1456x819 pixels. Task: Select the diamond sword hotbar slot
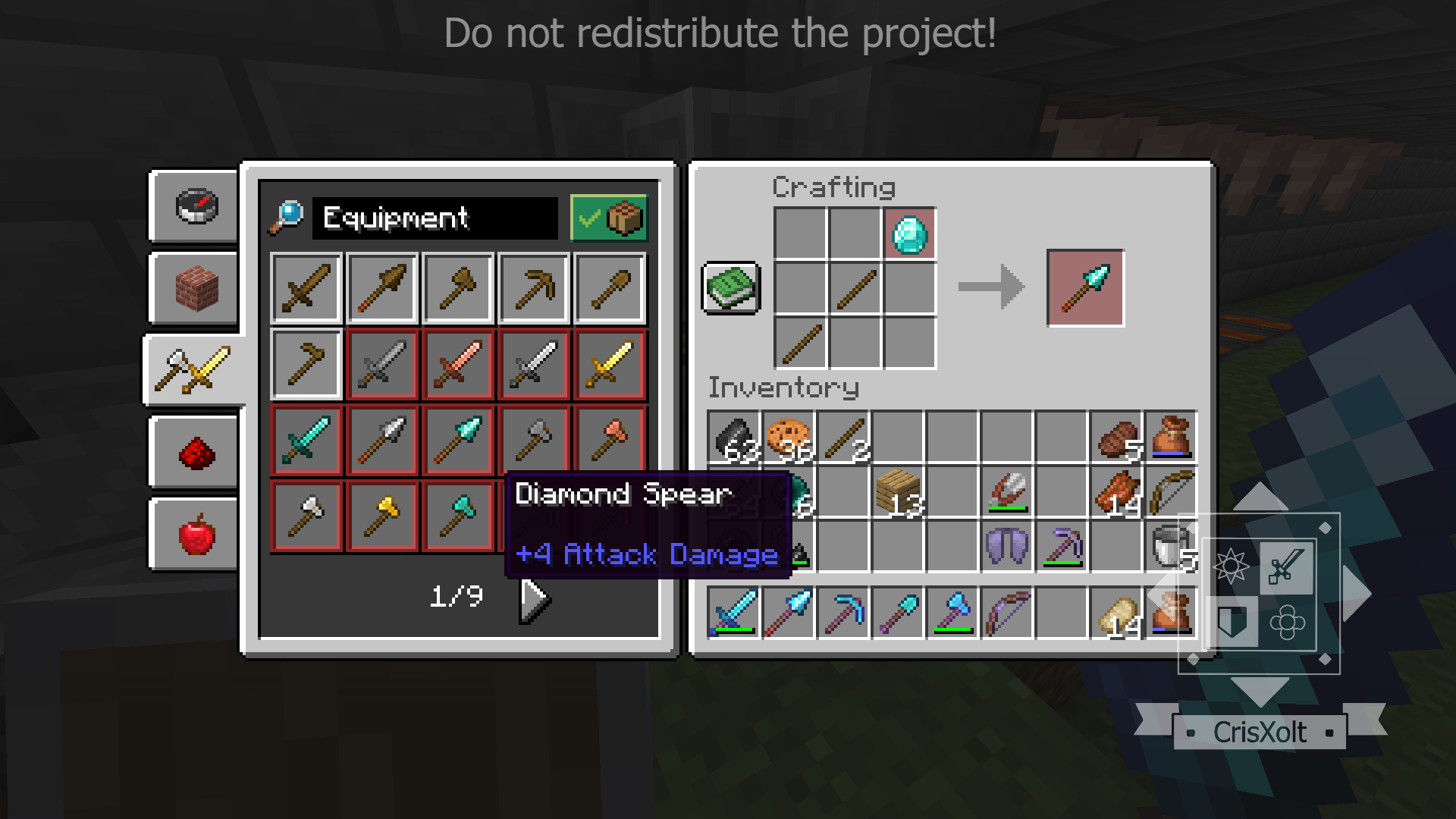click(734, 613)
